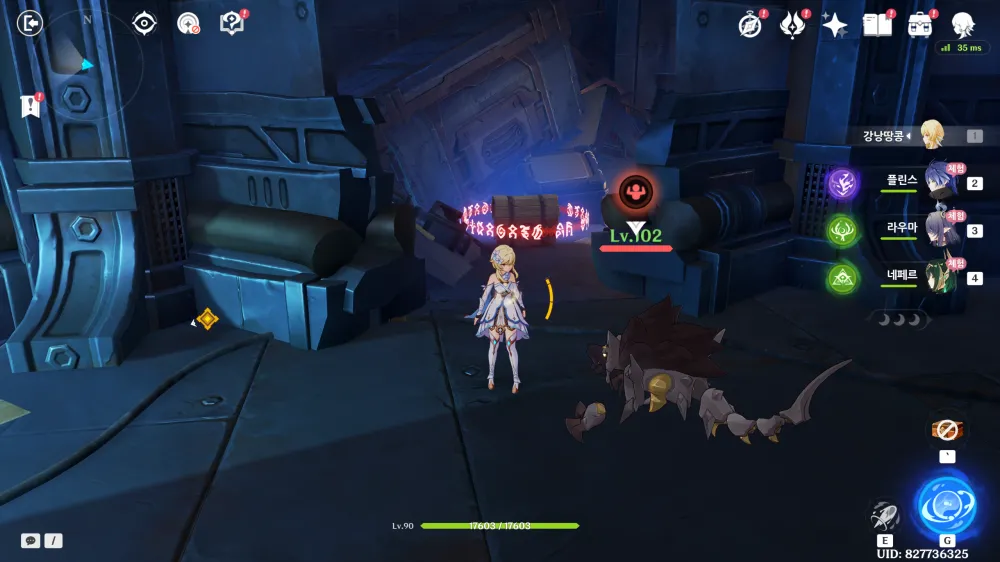Use the gadget slot with prohibited sign

pyautogui.click(x=947, y=430)
